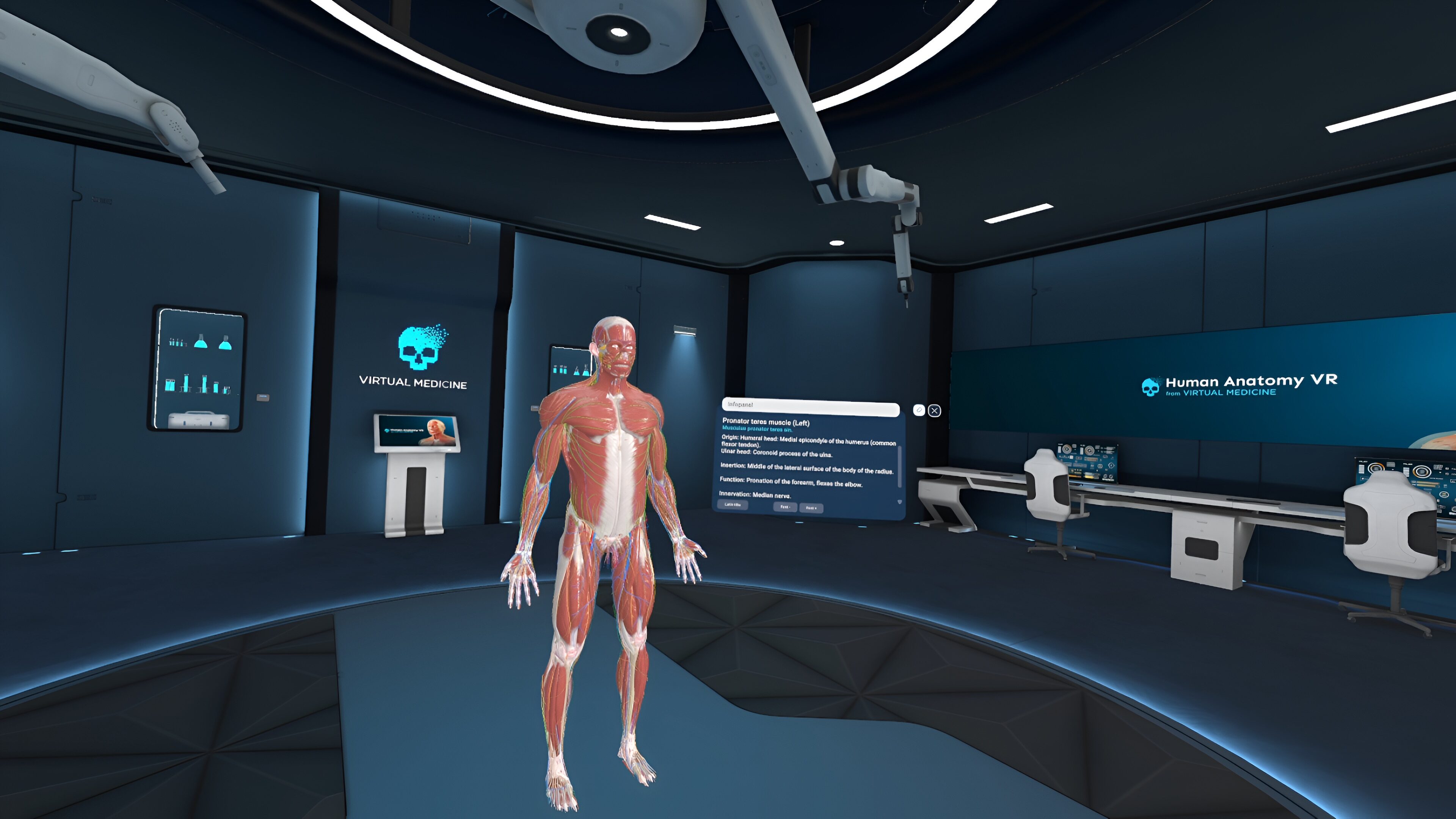Select the pencil edit icon on the info panel
Screen dimensions: 1456x819
919,410
